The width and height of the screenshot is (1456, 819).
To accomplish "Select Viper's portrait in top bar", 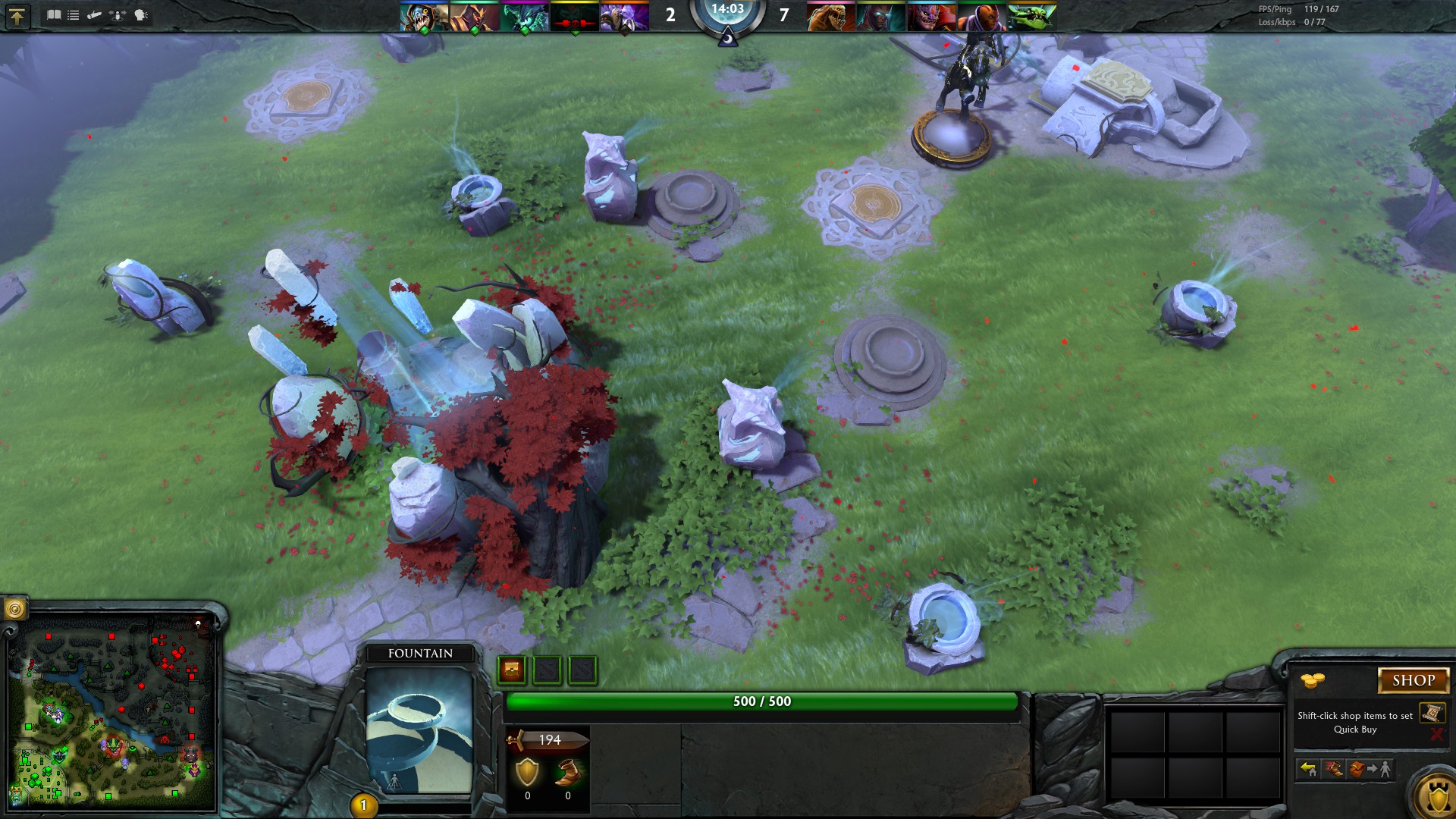I will click(1031, 17).
